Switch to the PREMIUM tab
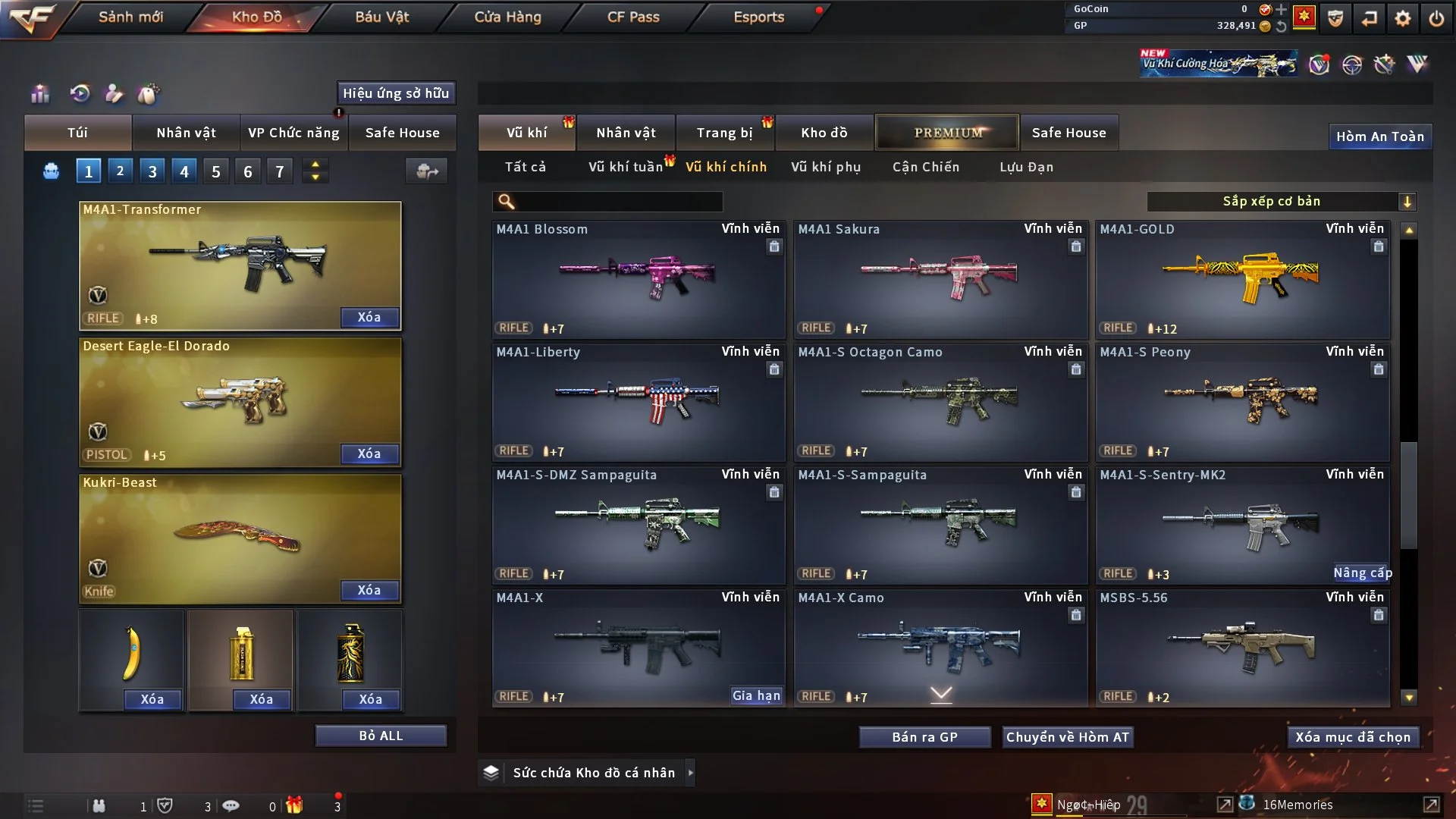This screenshot has height=819, width=1456. pos(947,133)
